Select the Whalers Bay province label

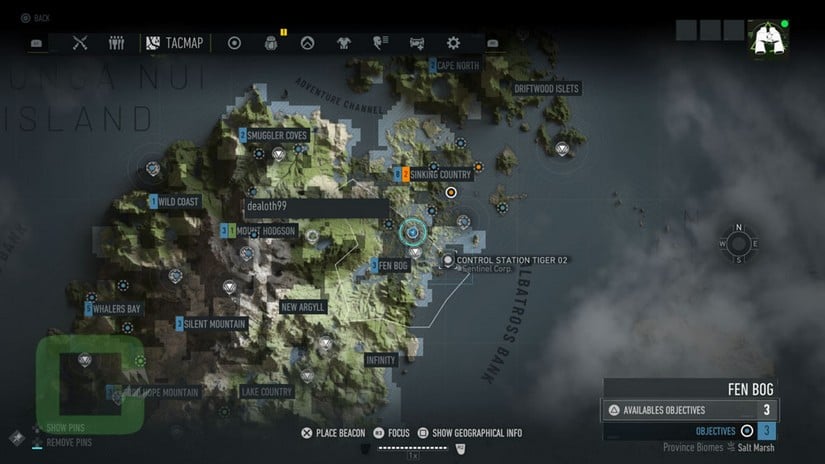(x=117, y=309)
